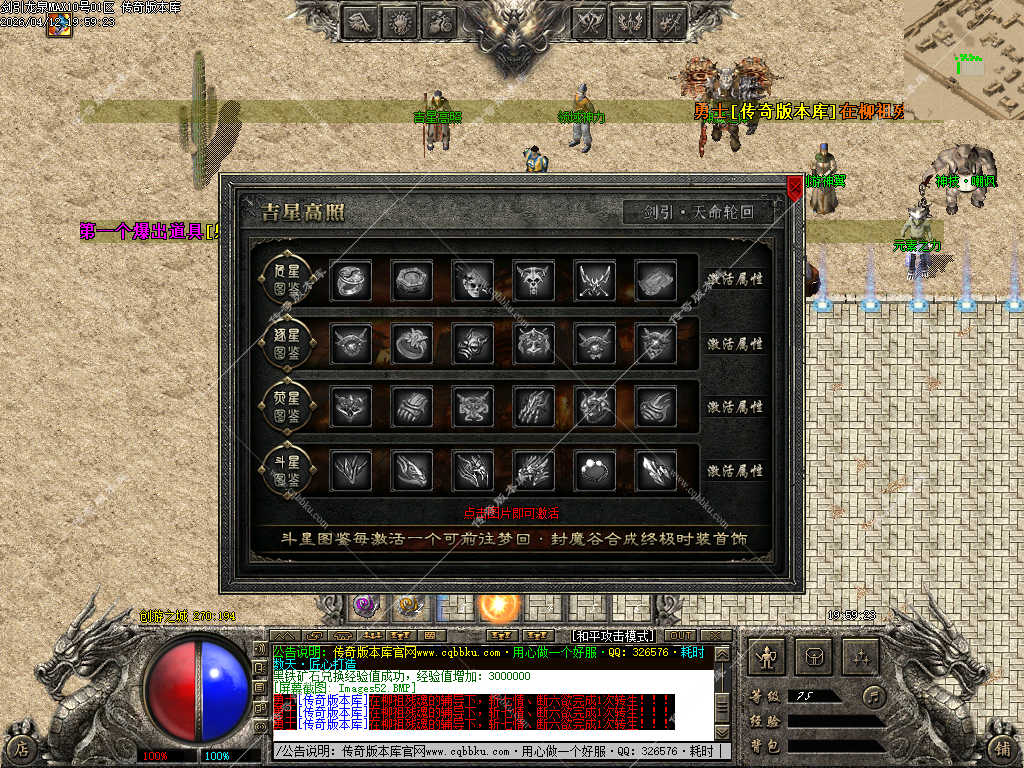1024x768 pixels.
Task: Toggle sound with the music note button
Action: pos(875,695)
